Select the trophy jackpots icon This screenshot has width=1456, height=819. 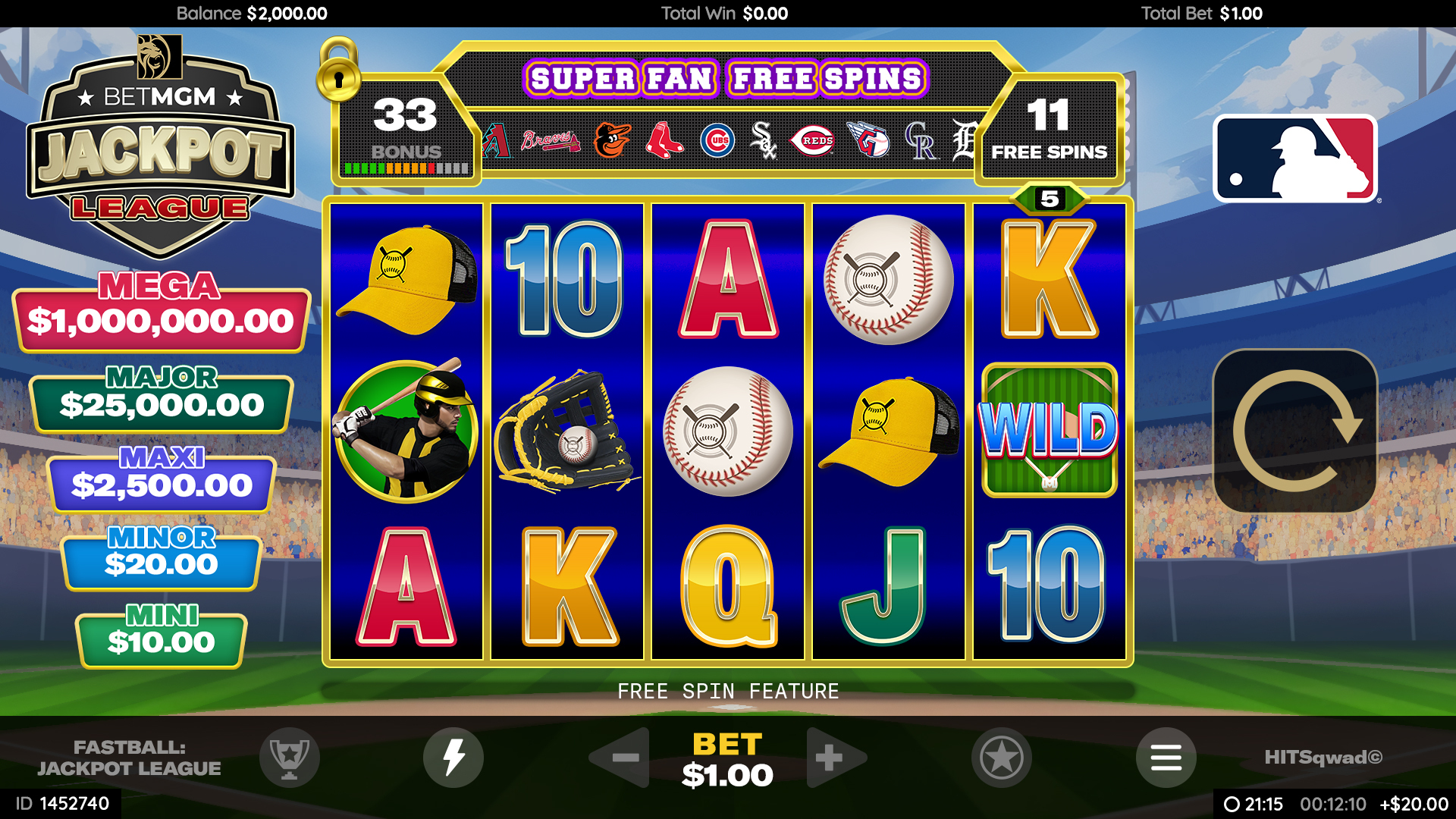tap(290, 758)
